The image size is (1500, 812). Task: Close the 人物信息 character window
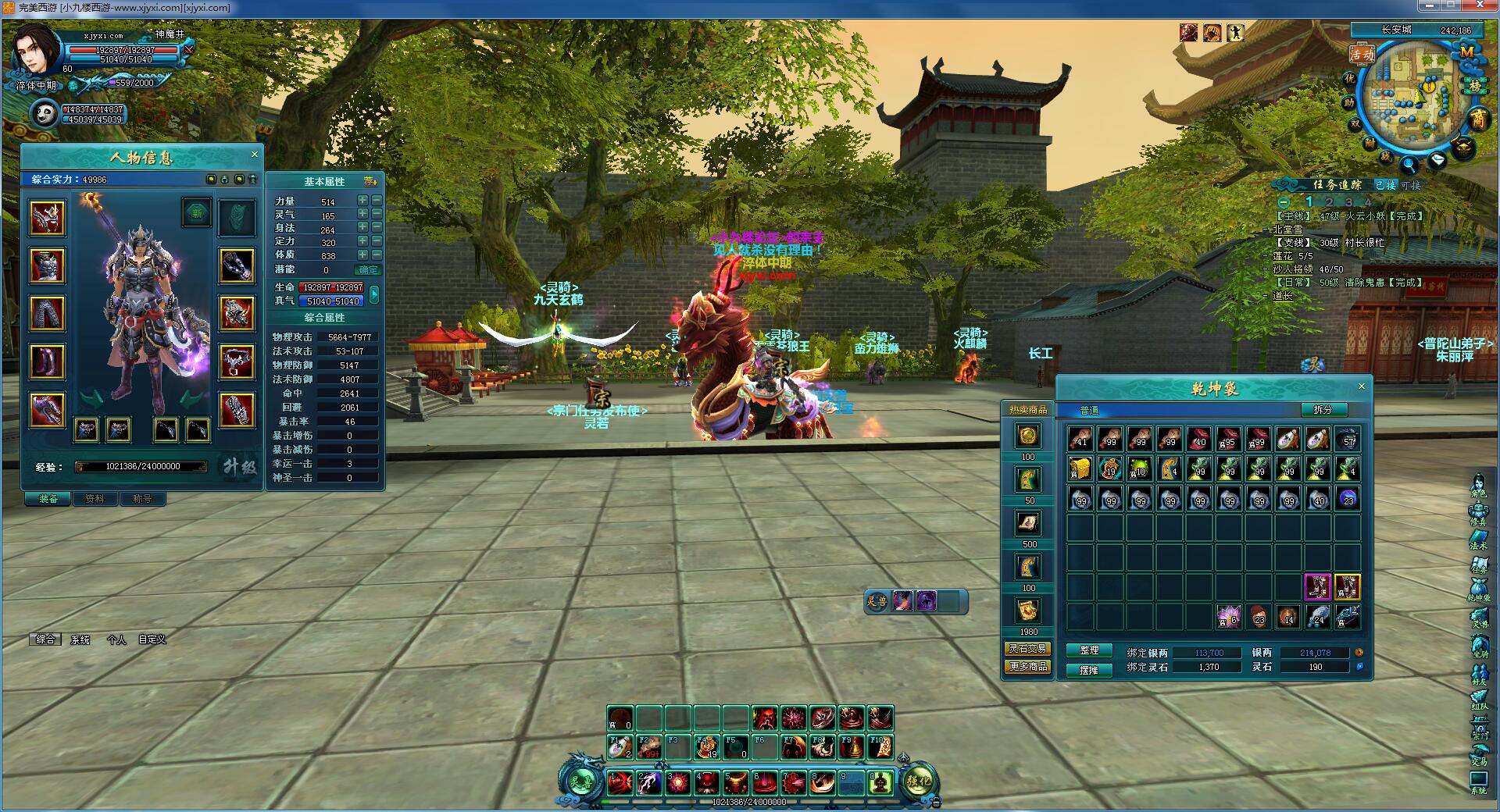(254, 155)
